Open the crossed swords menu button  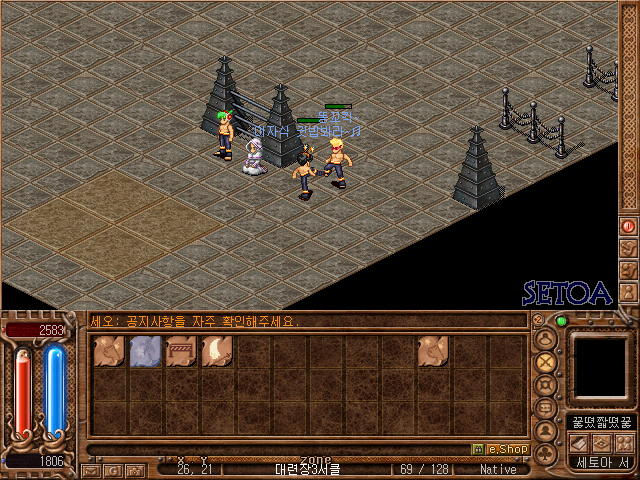coord(546,362)
